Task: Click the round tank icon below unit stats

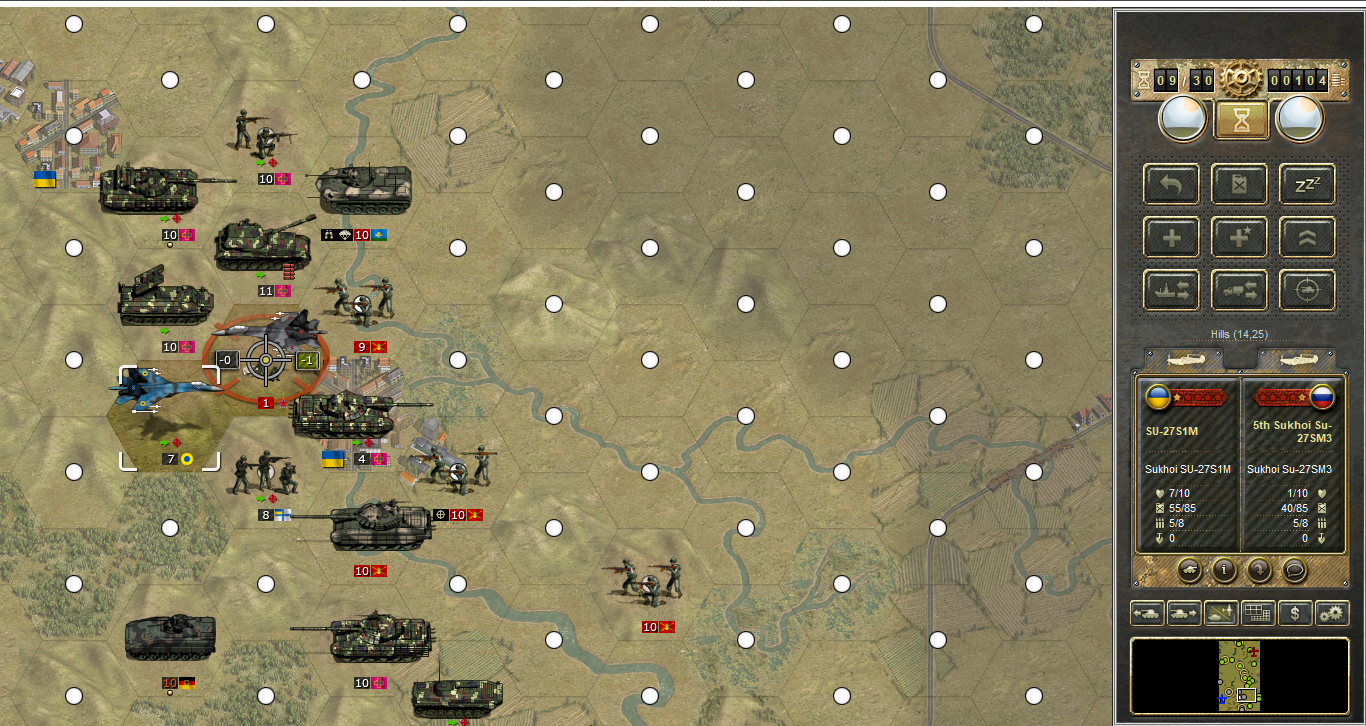Action: 1189,570
